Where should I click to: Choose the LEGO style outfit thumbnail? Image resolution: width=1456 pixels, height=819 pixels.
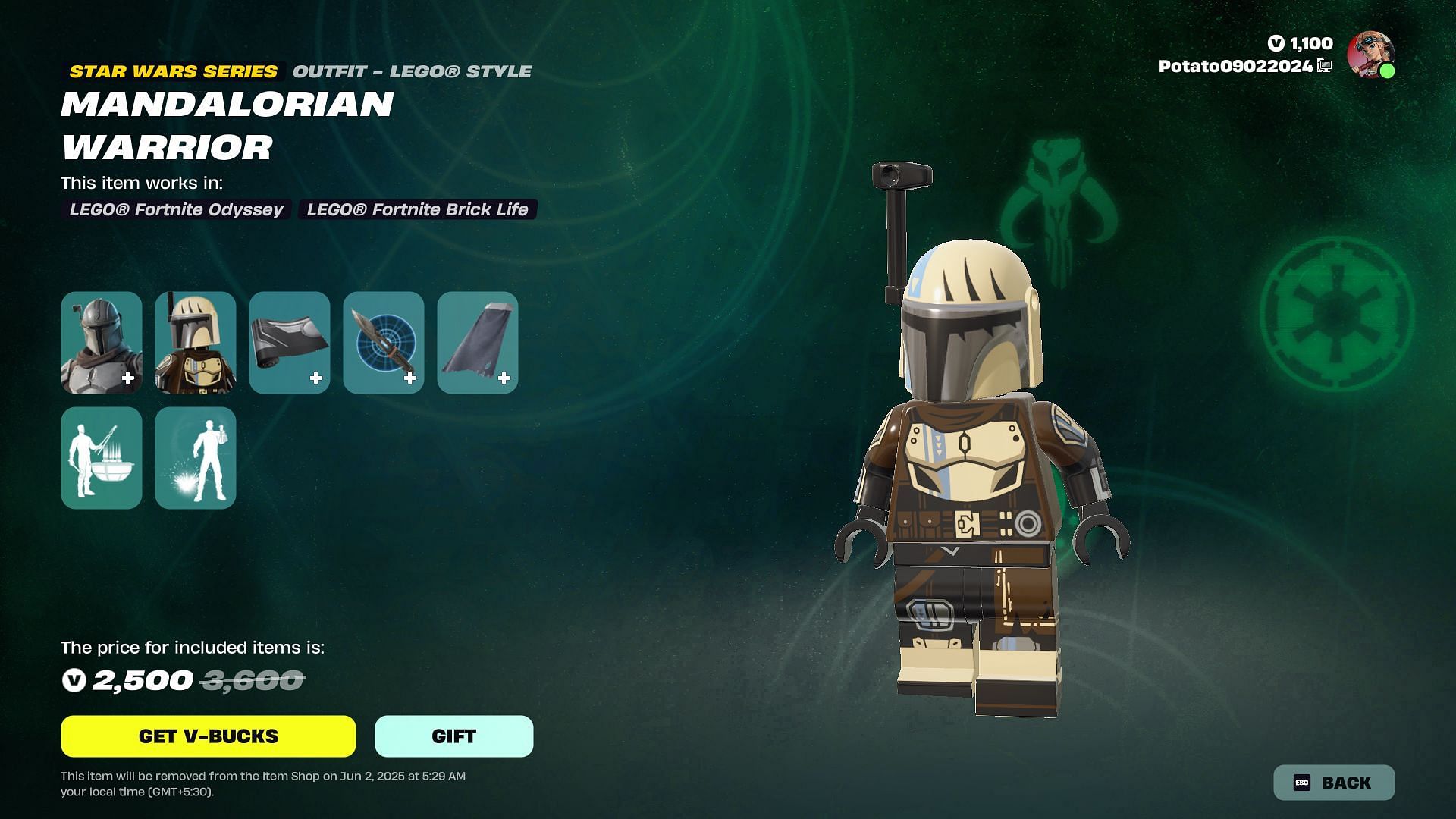tap(196, 343)
